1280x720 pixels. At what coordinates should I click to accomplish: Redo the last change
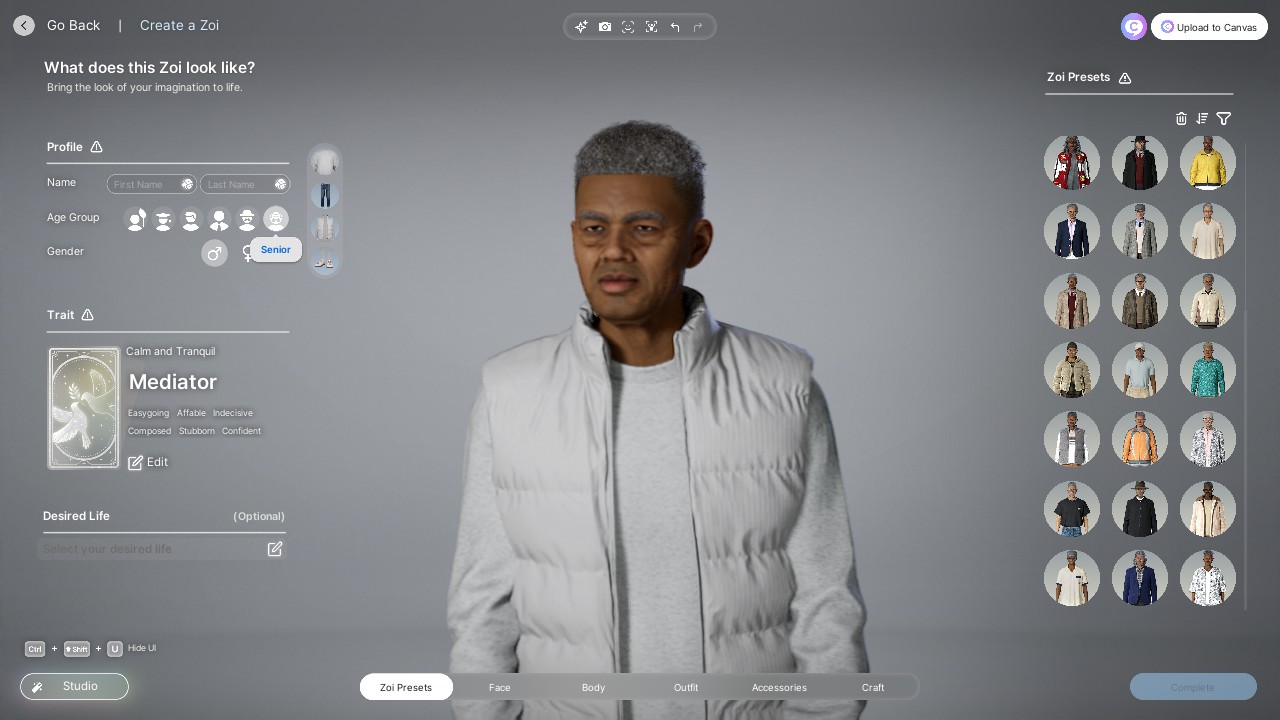698,27
